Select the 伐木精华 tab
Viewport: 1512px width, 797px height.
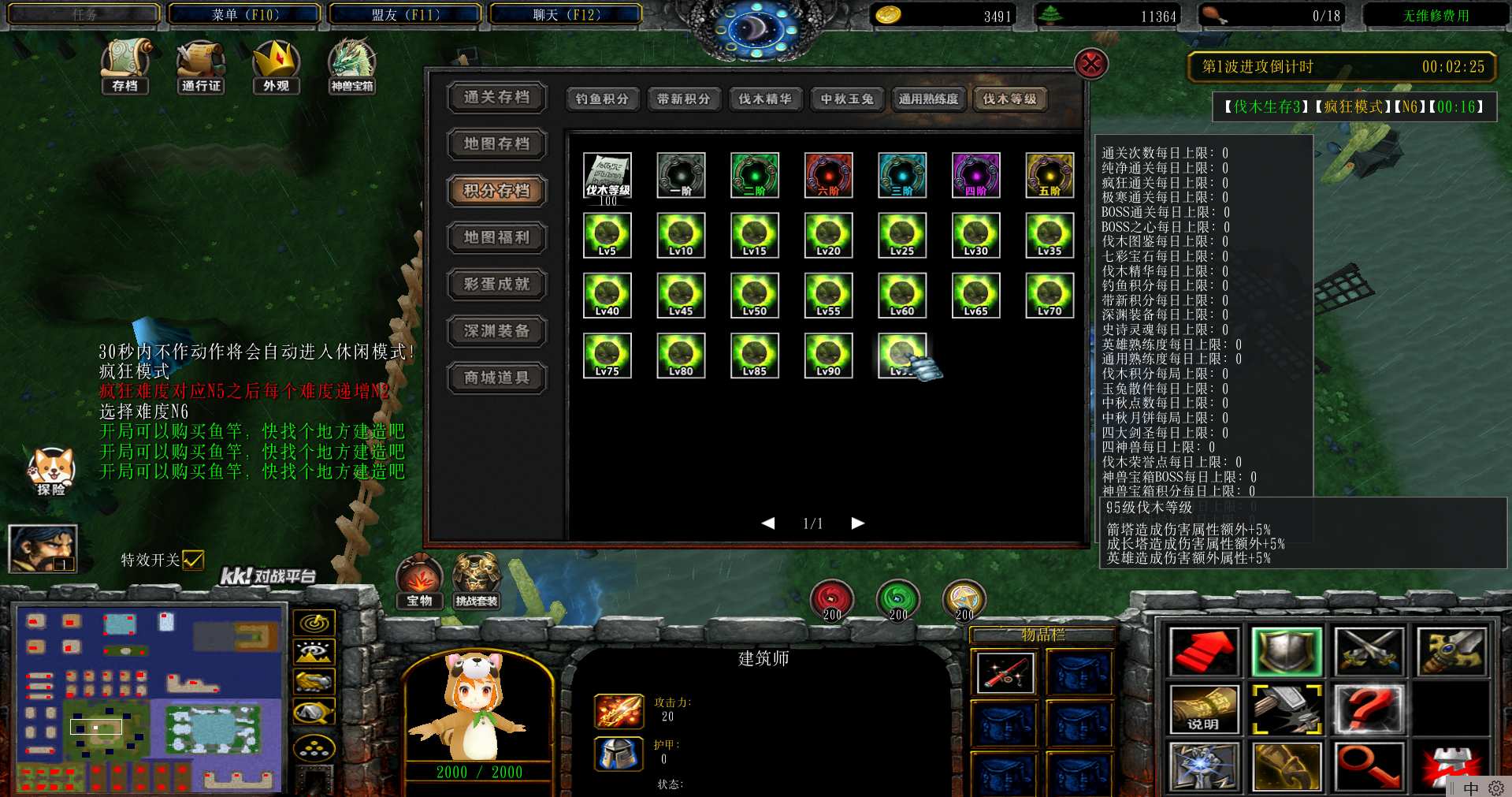(765, 99)
